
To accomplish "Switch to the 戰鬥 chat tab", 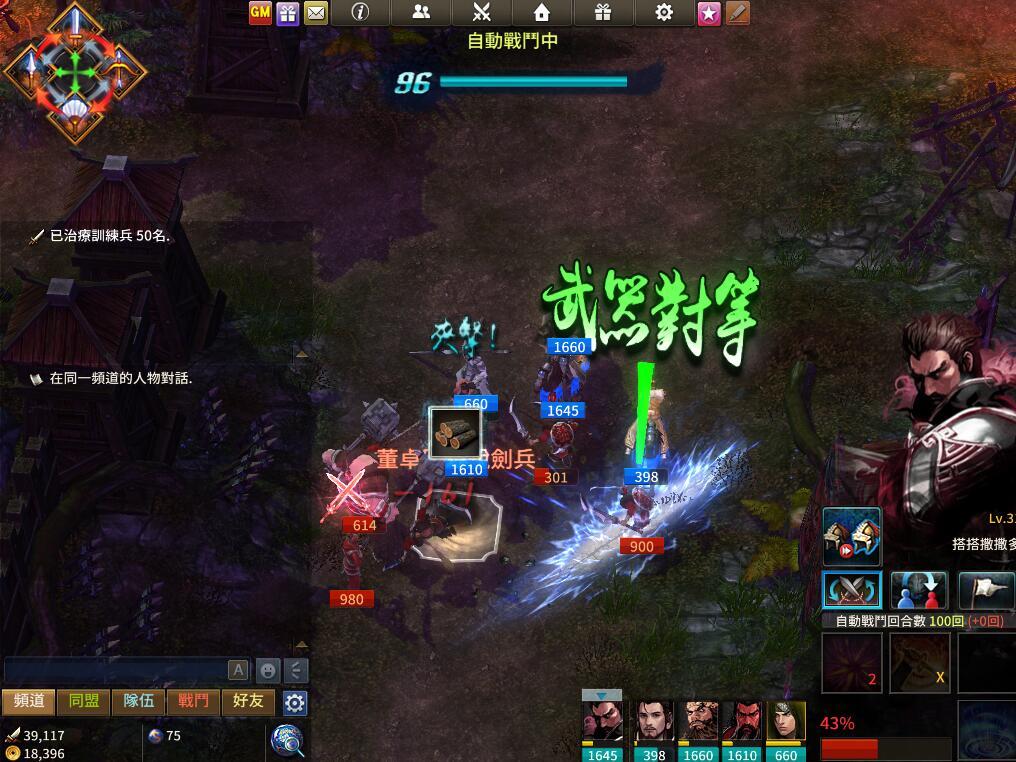I will pos(194,701).
